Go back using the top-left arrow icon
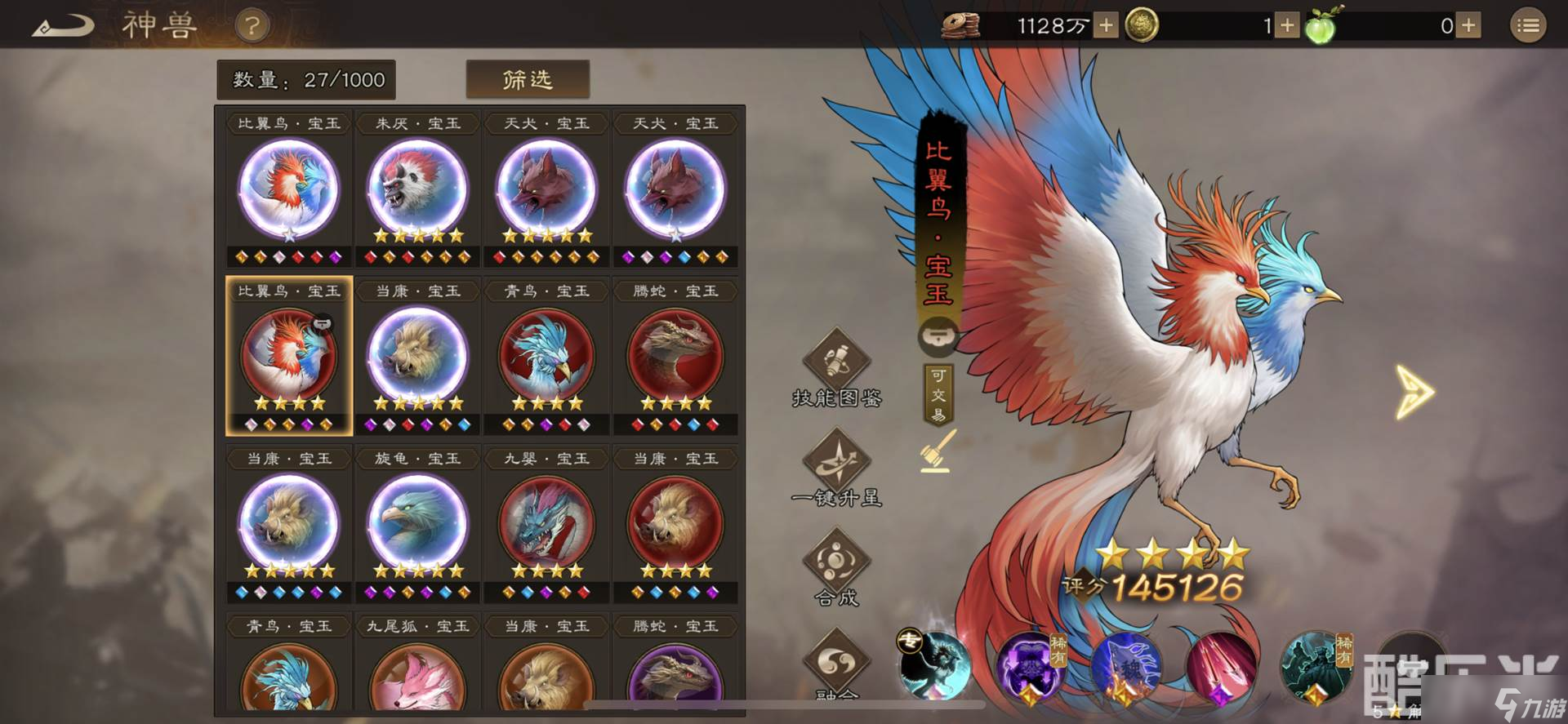Screen dimensions: 1568x724 pos(61,24)
